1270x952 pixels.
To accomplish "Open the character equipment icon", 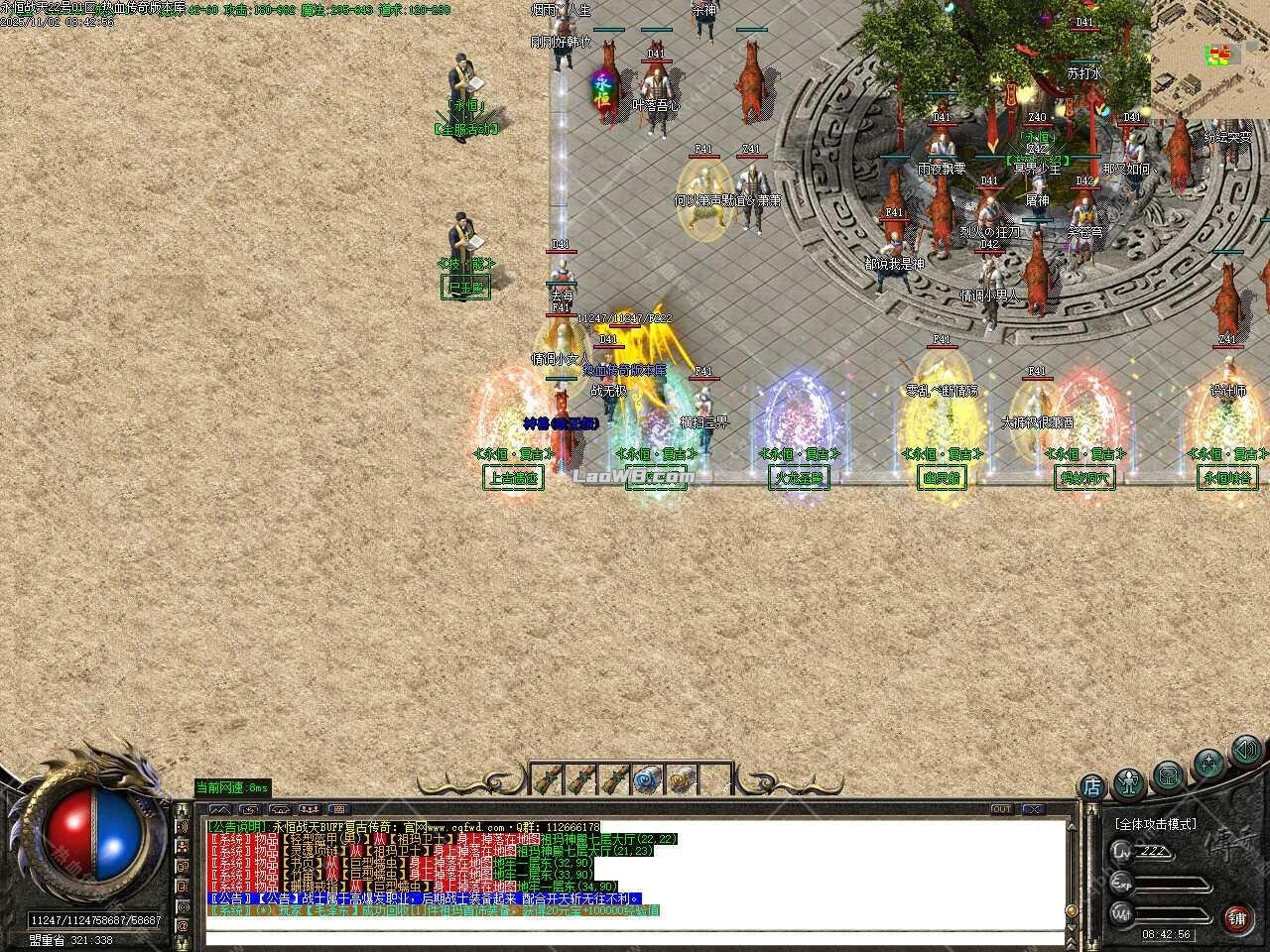I will click(x=1127, y=782).
